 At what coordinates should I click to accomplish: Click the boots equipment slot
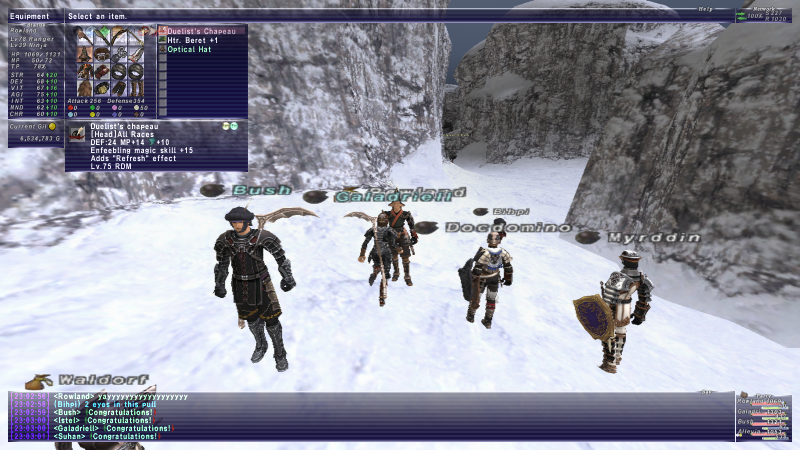(136, 89)
